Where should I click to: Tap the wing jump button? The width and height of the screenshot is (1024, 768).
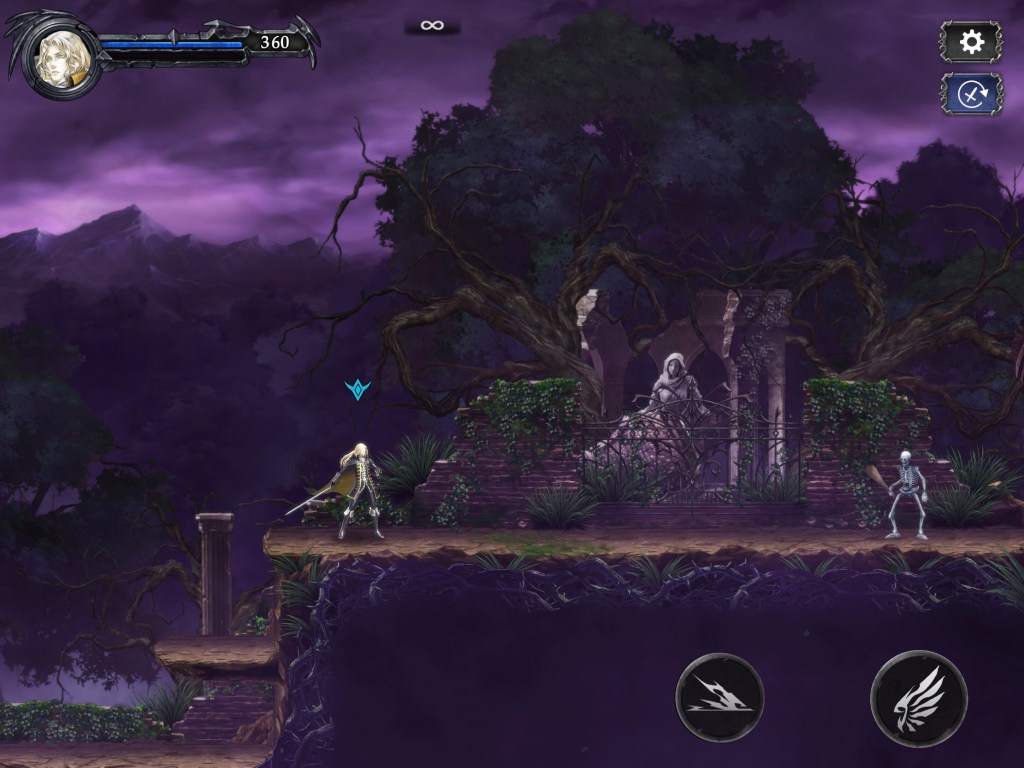(919, 697)
